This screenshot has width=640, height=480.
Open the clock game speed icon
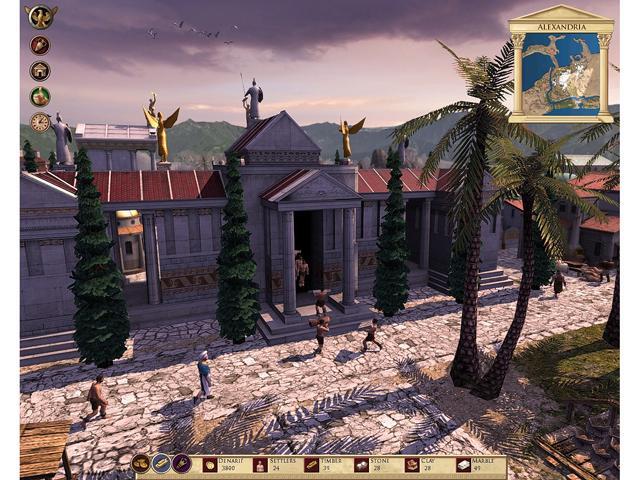pos(40,122)
